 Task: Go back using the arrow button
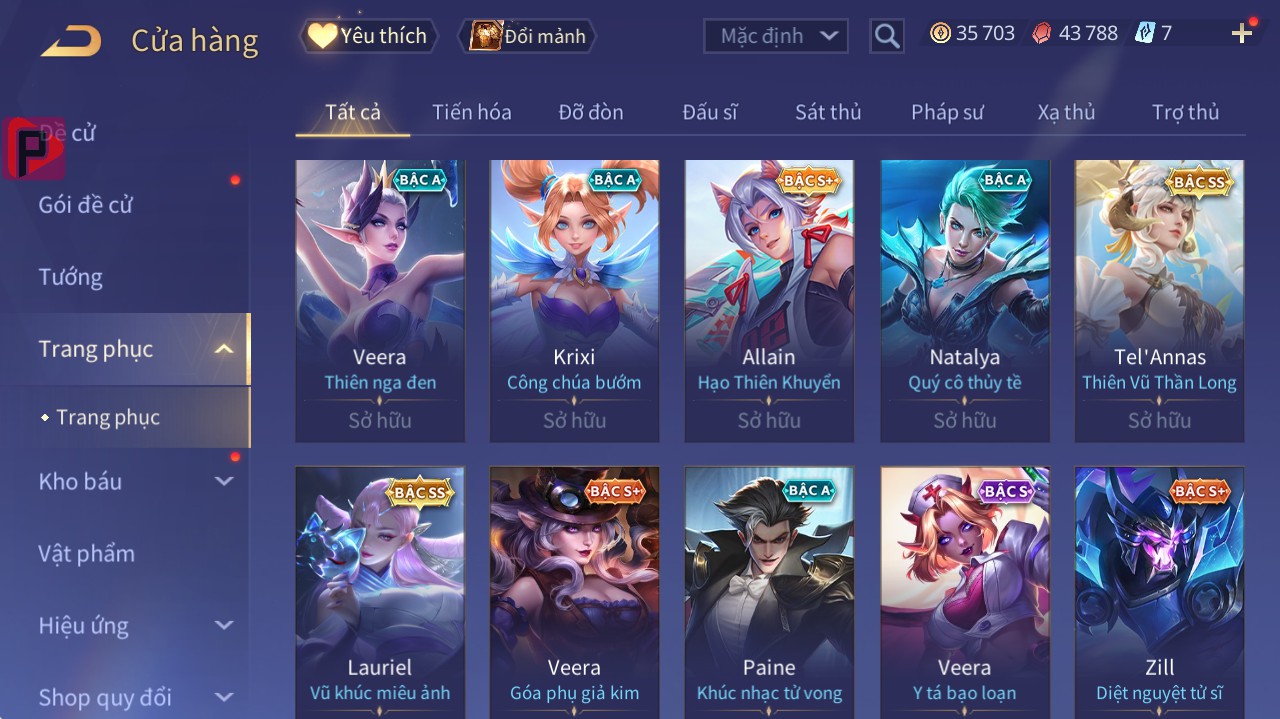pos(71,41)
